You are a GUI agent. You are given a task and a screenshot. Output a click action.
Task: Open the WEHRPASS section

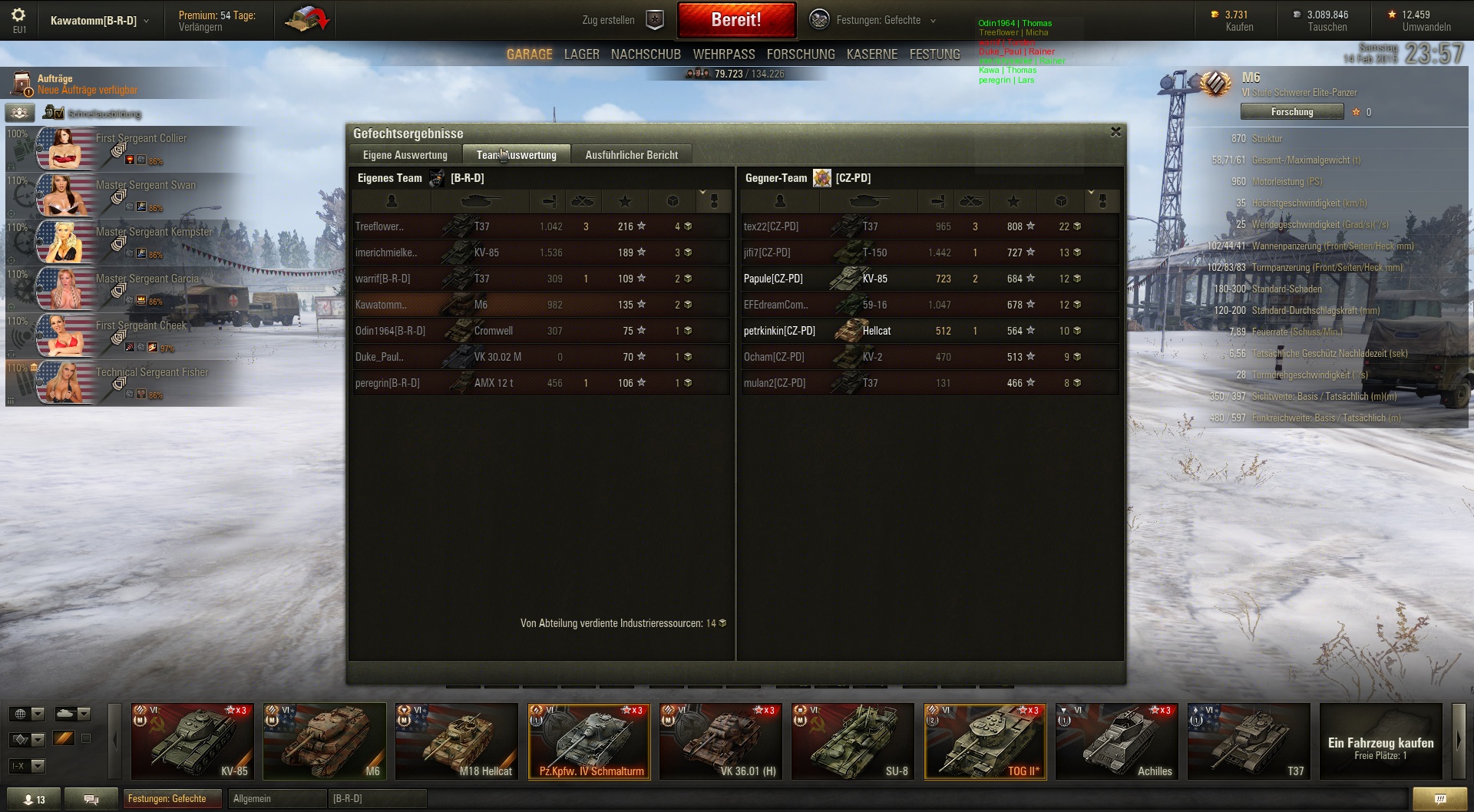point(724,54)
